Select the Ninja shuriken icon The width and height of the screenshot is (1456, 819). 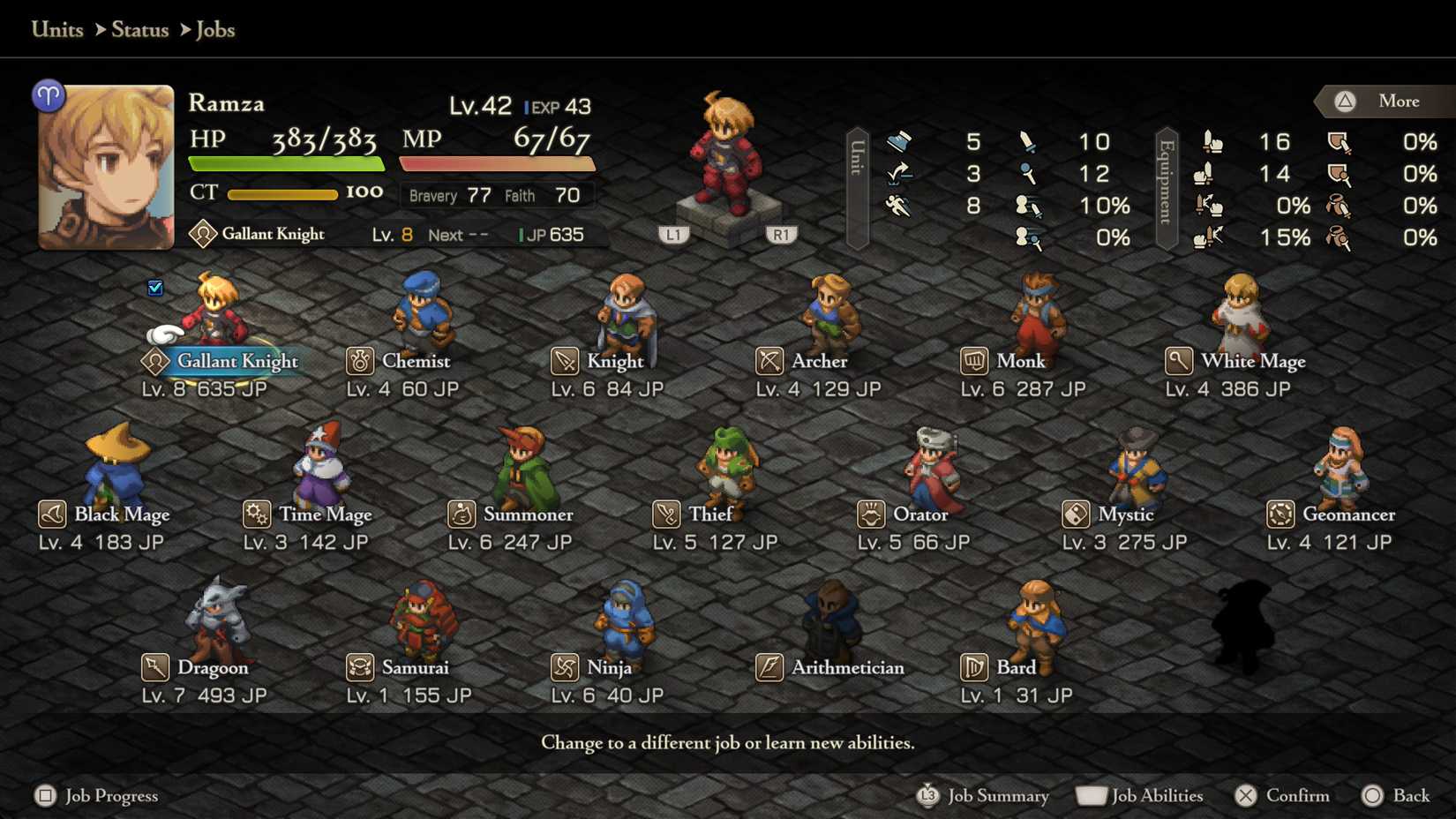[x=563, y=667]
